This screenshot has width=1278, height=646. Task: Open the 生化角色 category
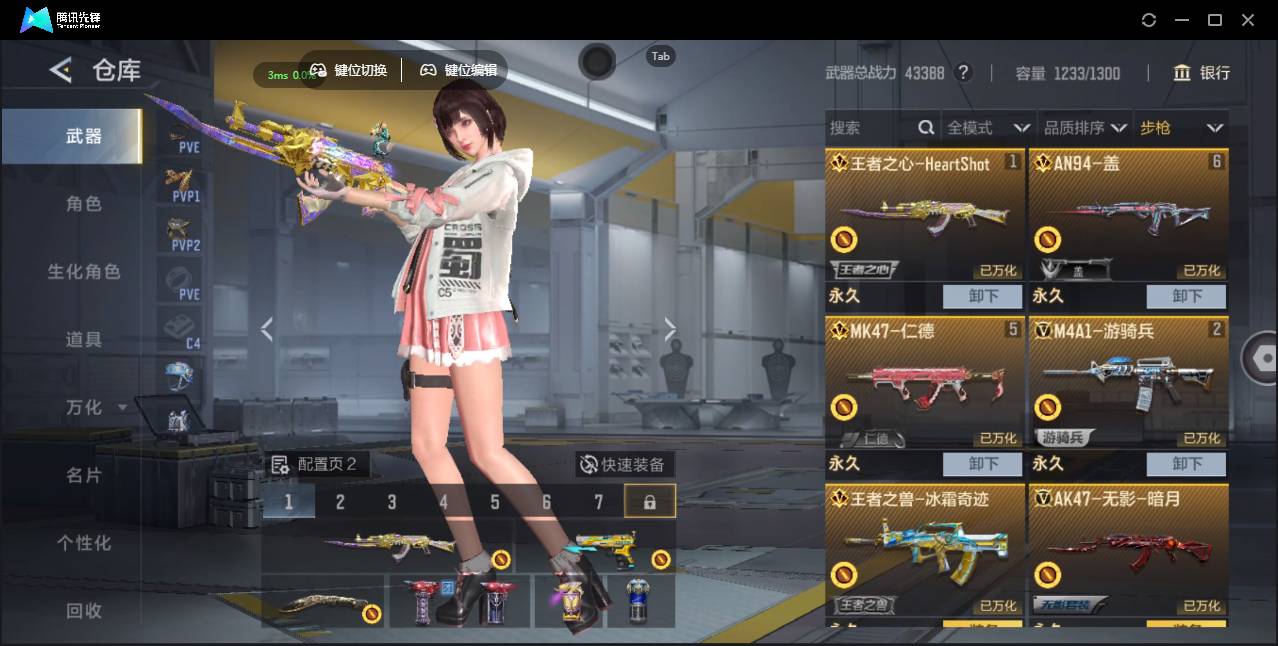point(84,271)
